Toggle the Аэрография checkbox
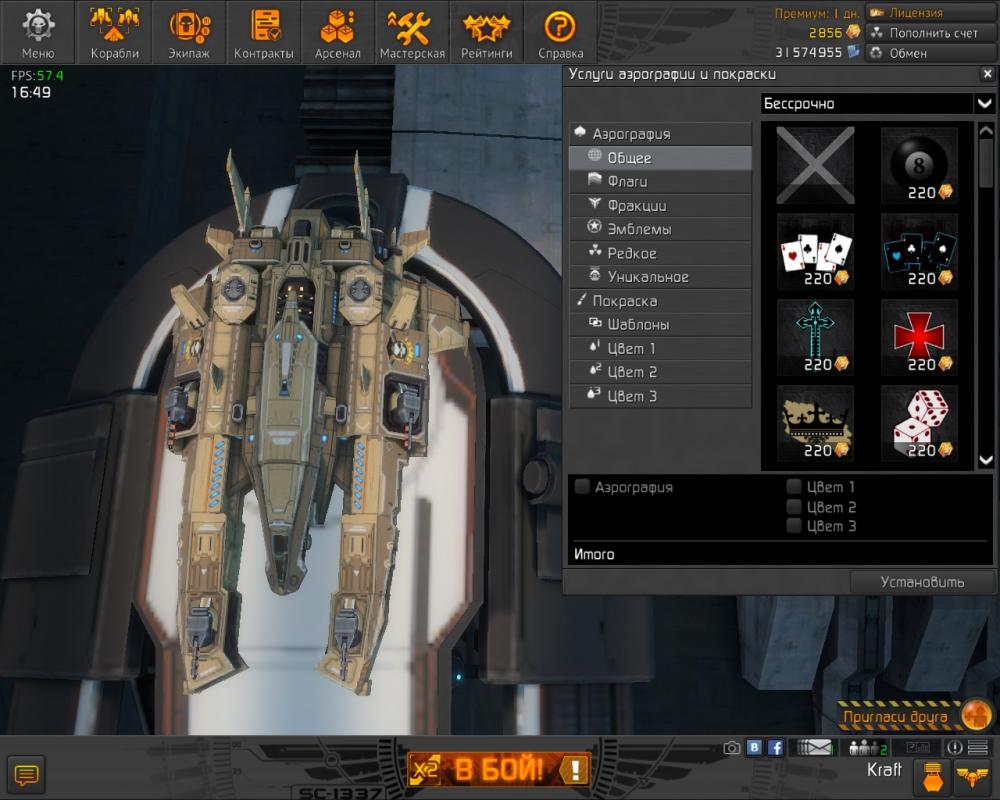The height and width of the screenshot is (800, 1000). click(x=582, y=487)
